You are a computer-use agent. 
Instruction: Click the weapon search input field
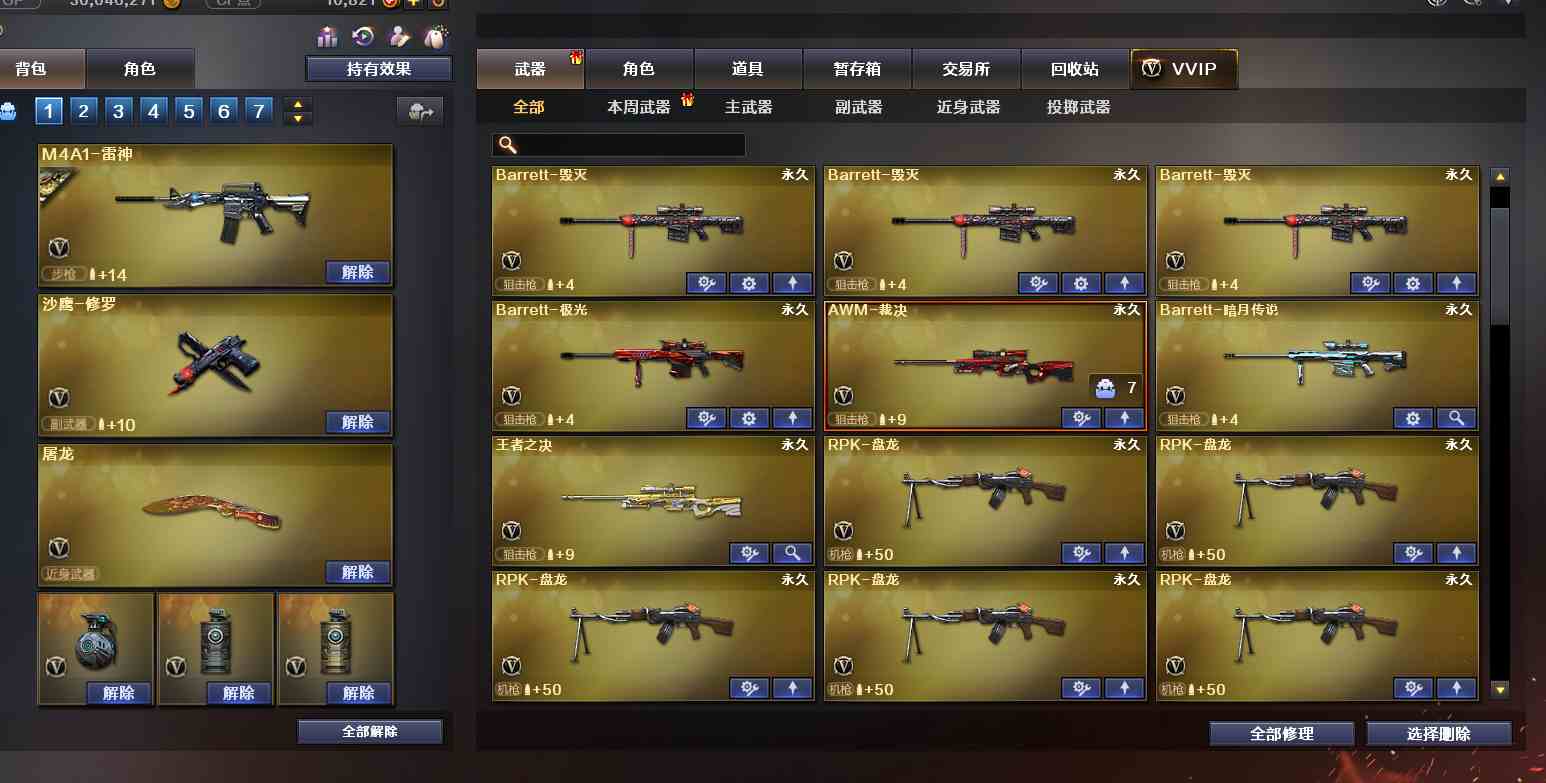pos(618,144)
